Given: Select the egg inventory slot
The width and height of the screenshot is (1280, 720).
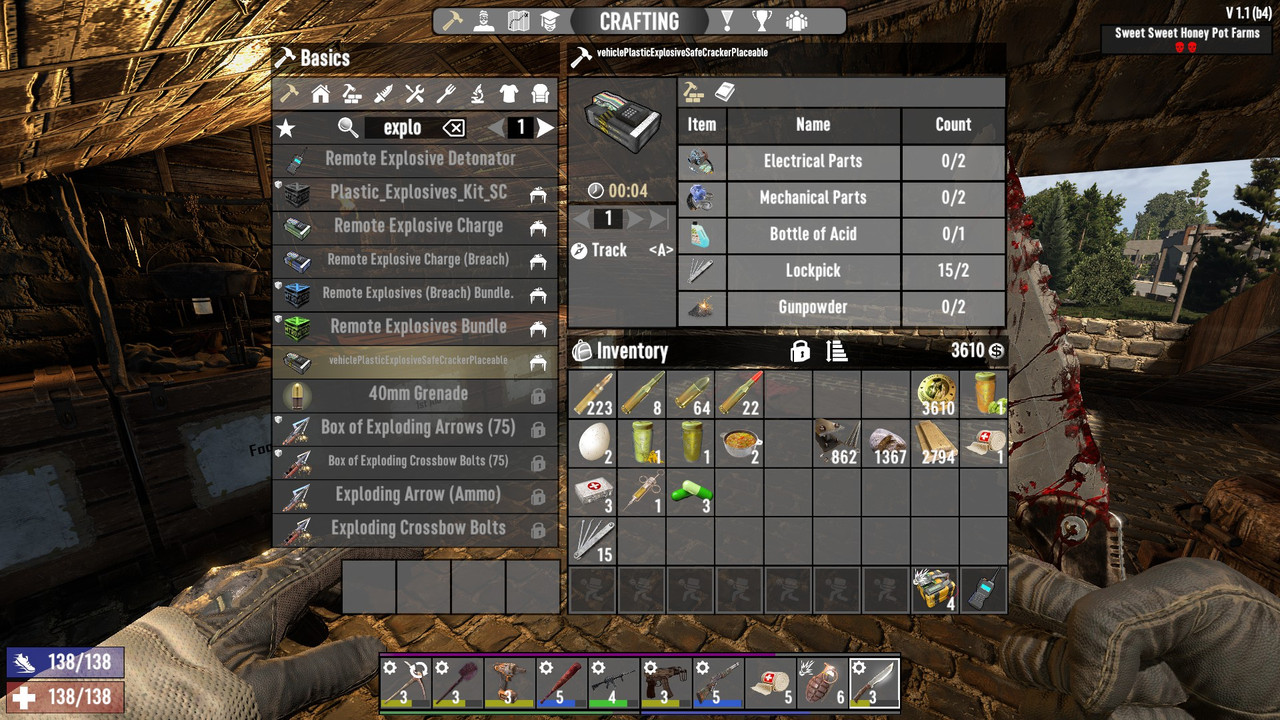Looking at the screenshot, I should (x=592, y=442).
